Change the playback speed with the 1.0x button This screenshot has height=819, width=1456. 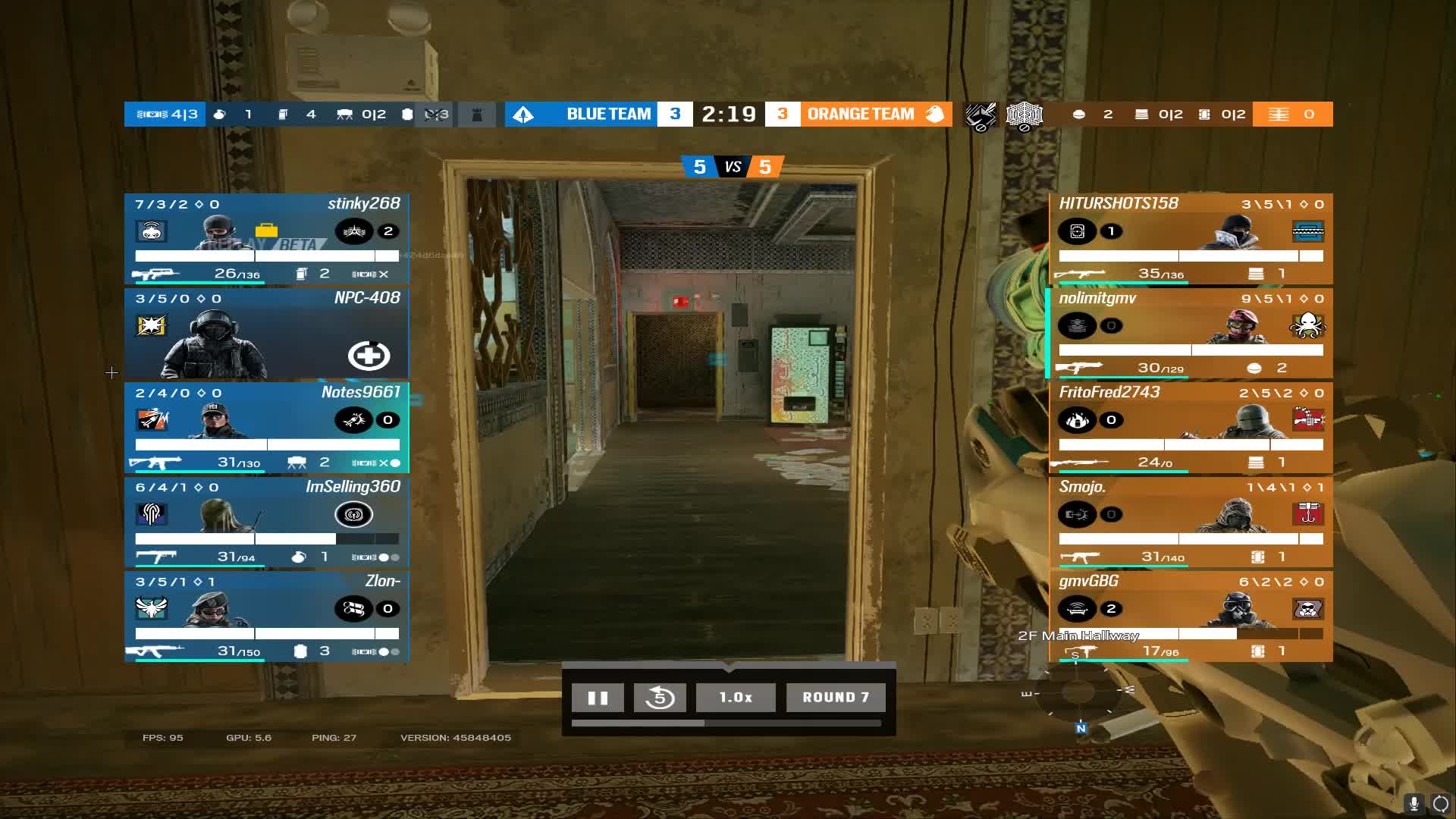point(735,698)
